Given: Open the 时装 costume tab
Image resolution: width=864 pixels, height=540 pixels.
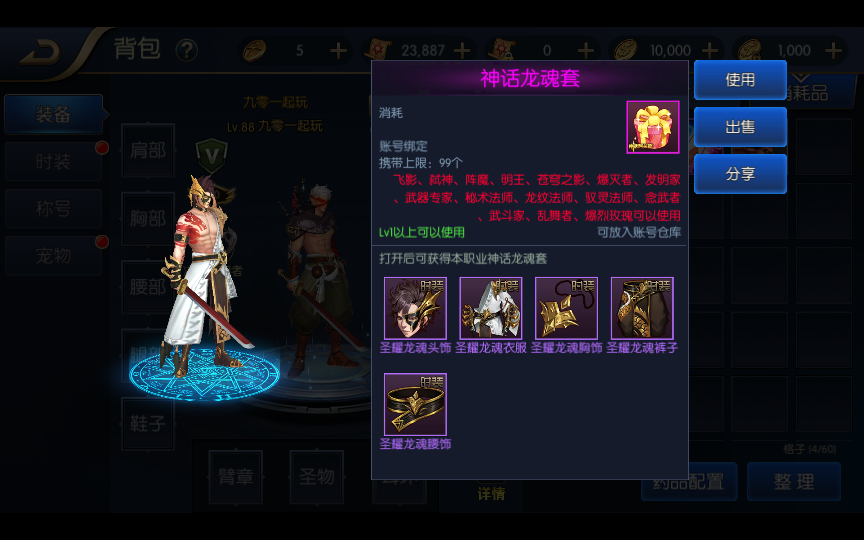Looking at the screenshot, I should 53,162.
